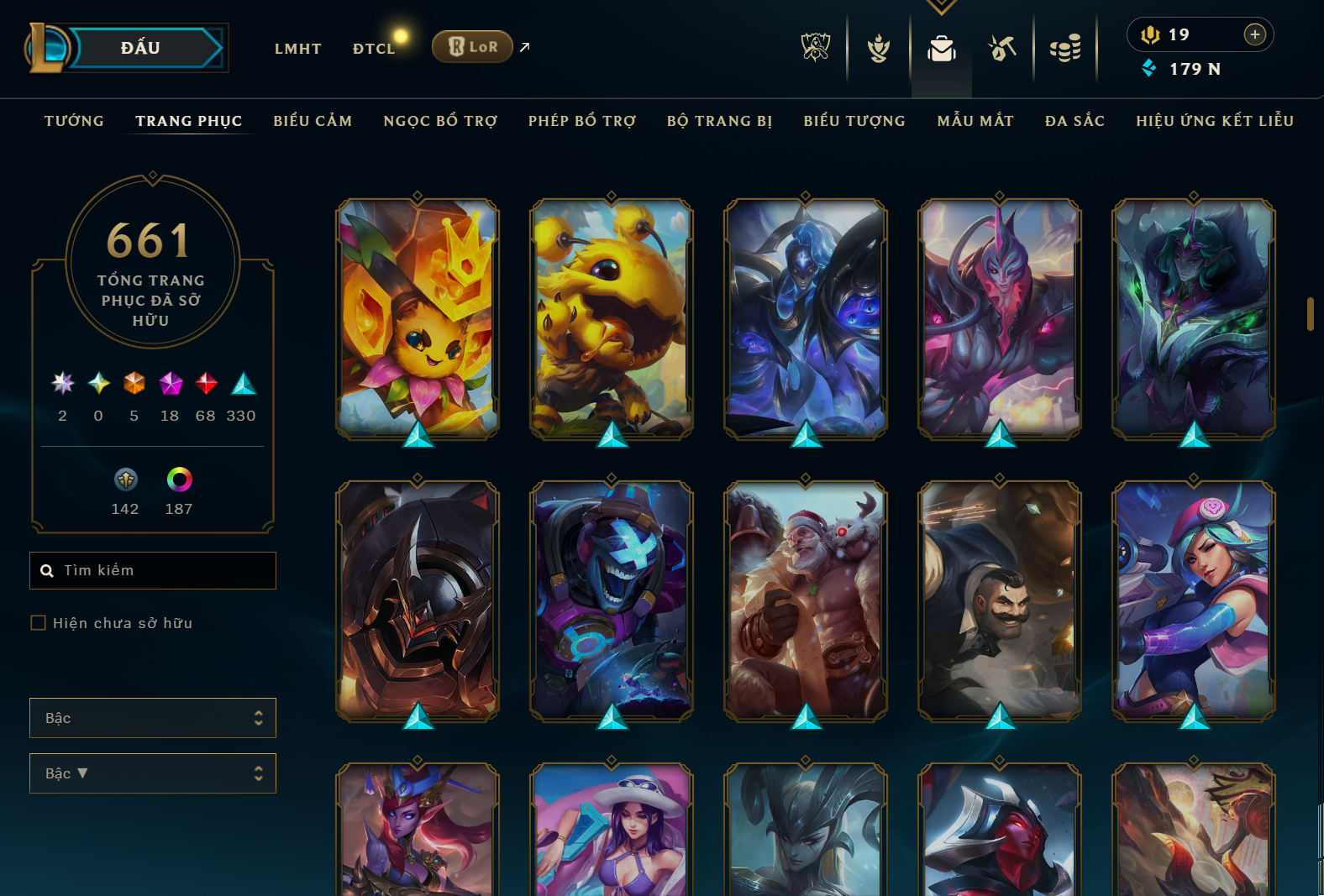The height and width of the screenshot is (896, 1324).
Task: Click the + to buy RP
Action: [x=1255, y=34]
